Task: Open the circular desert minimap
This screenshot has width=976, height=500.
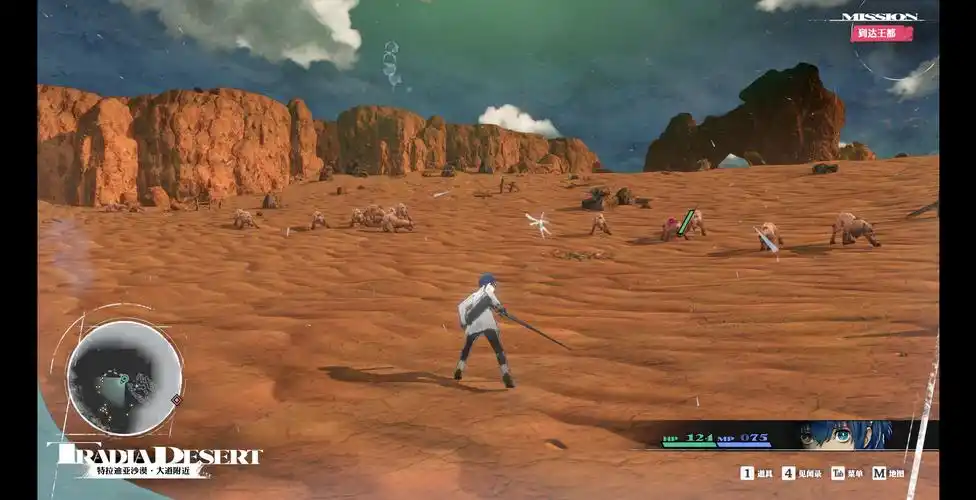Action: point(124,377)
